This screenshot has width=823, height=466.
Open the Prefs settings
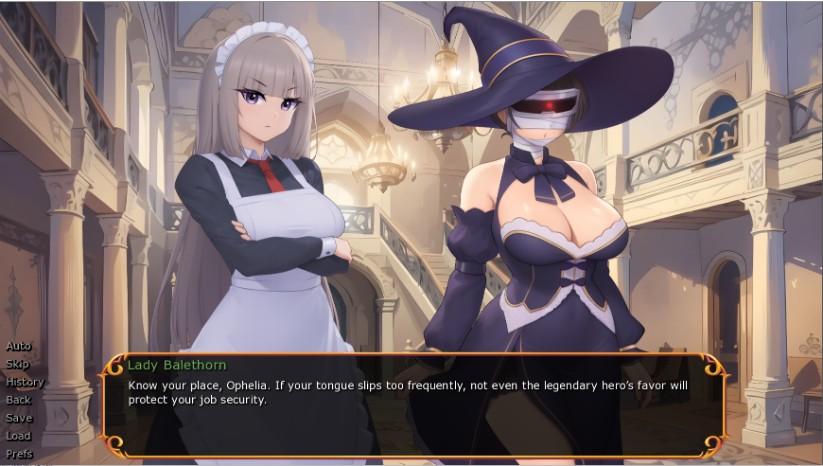(19, 454)
